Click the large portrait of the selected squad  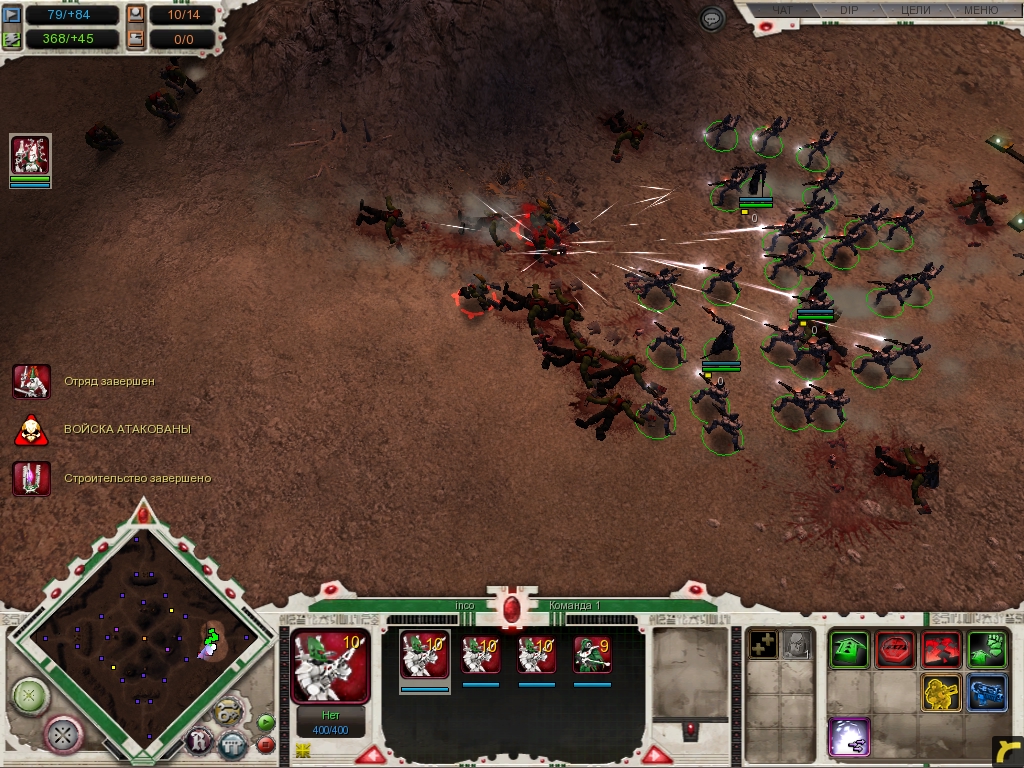tap(330, 665)
